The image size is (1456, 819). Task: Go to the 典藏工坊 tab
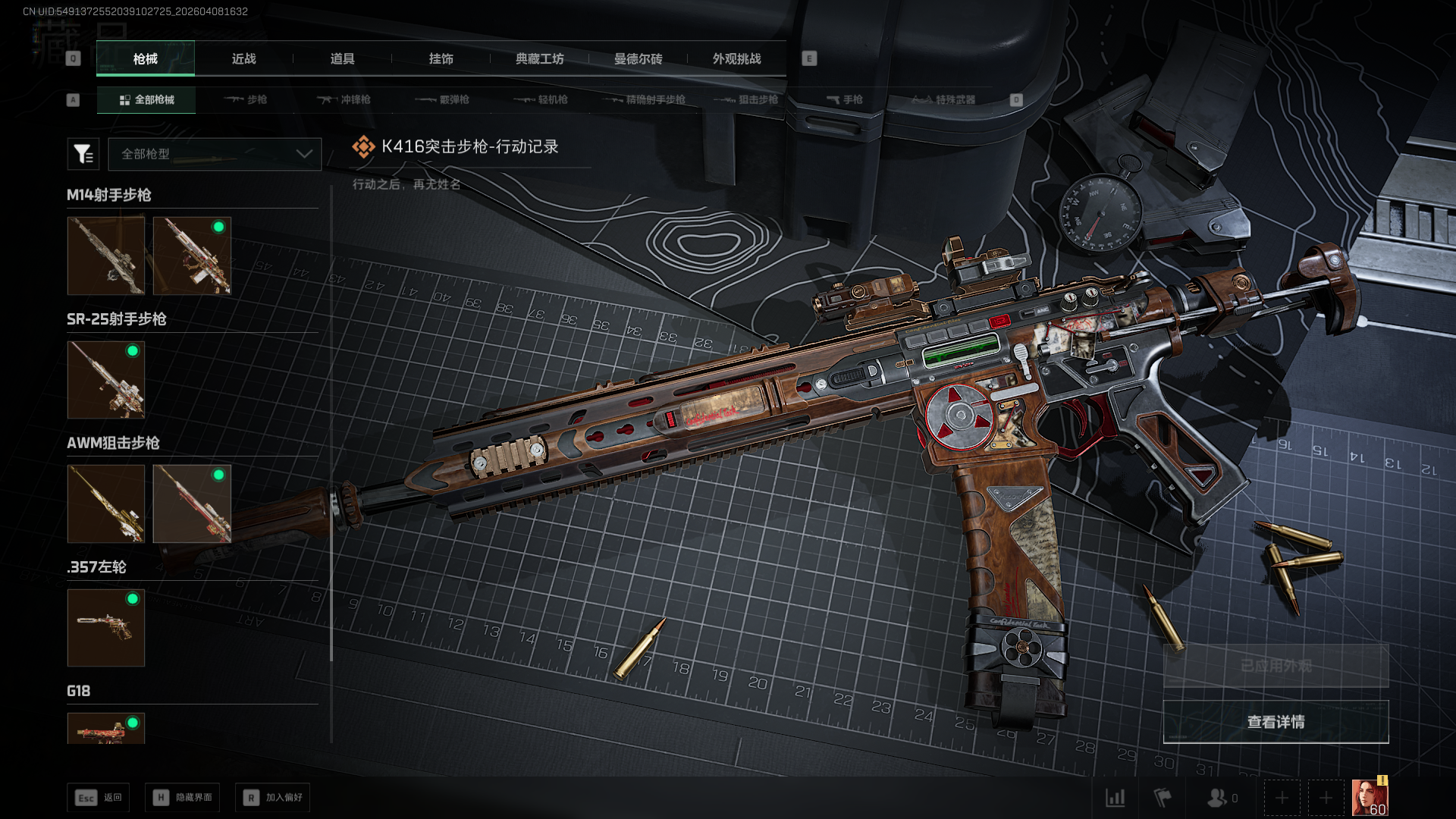(x=539, y=58)
